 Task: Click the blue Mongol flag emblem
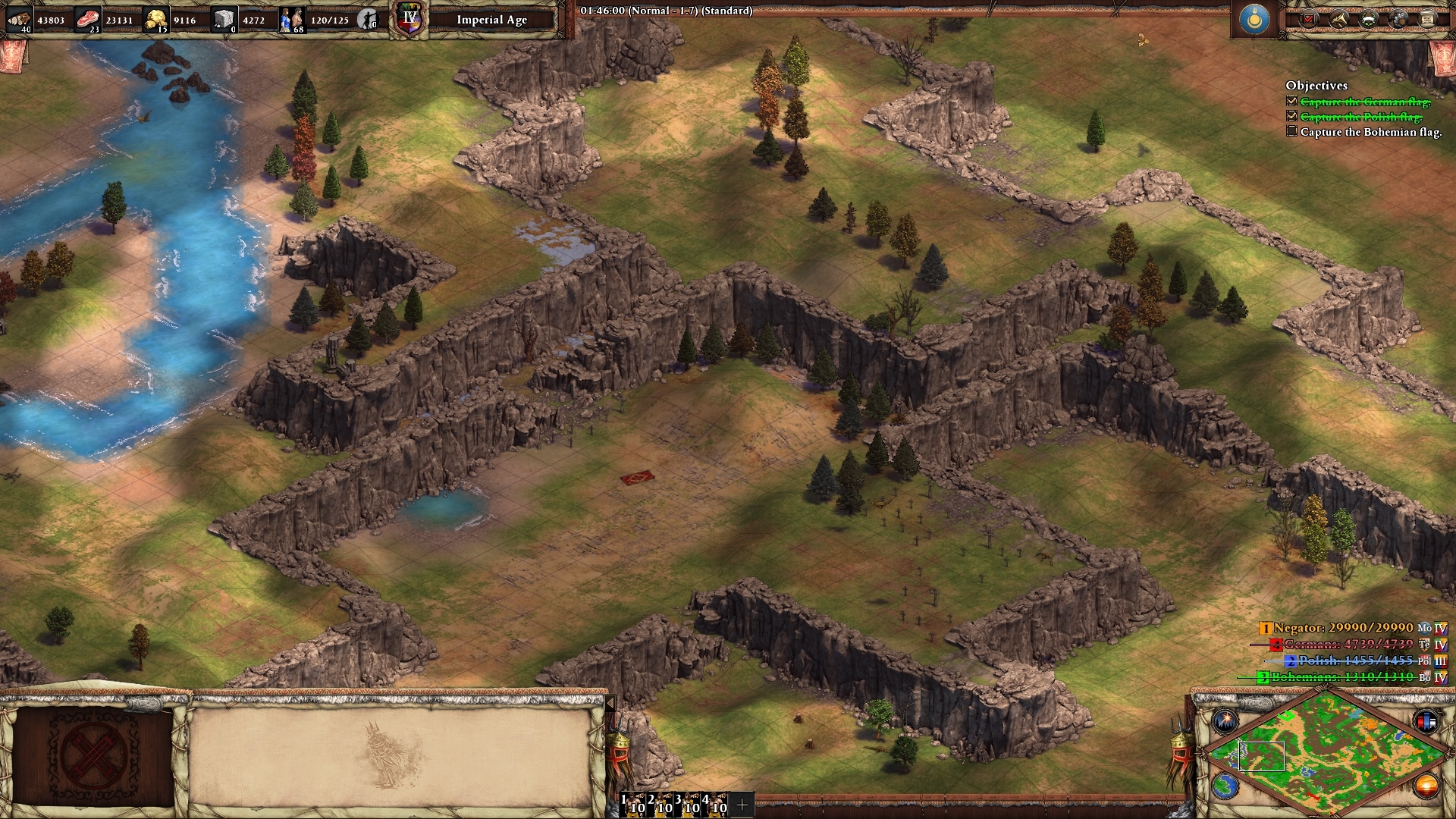(x=1255, y=20)
